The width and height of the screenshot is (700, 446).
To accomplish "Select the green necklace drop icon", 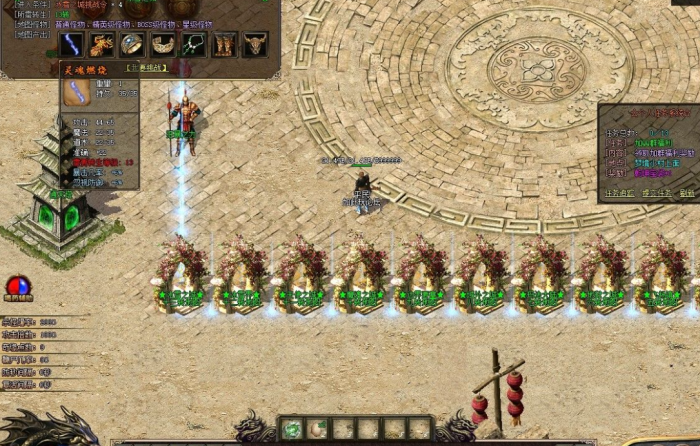I will pyautogui.click(x=194, y=44).
